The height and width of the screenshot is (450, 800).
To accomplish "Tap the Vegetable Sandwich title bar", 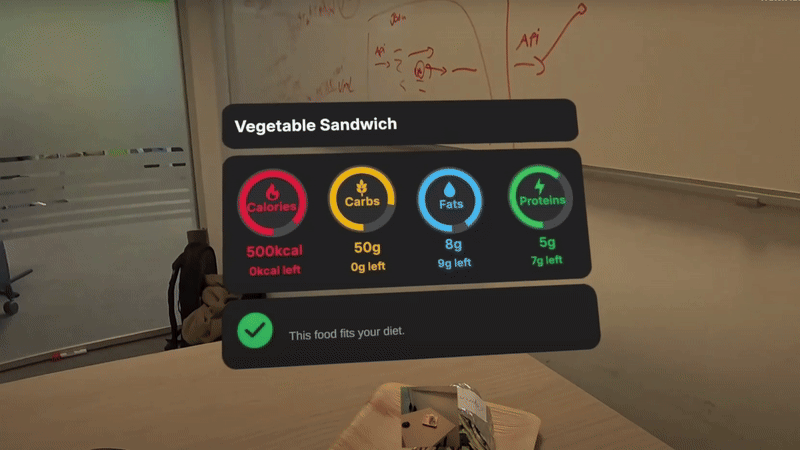I will pos(398,125).
